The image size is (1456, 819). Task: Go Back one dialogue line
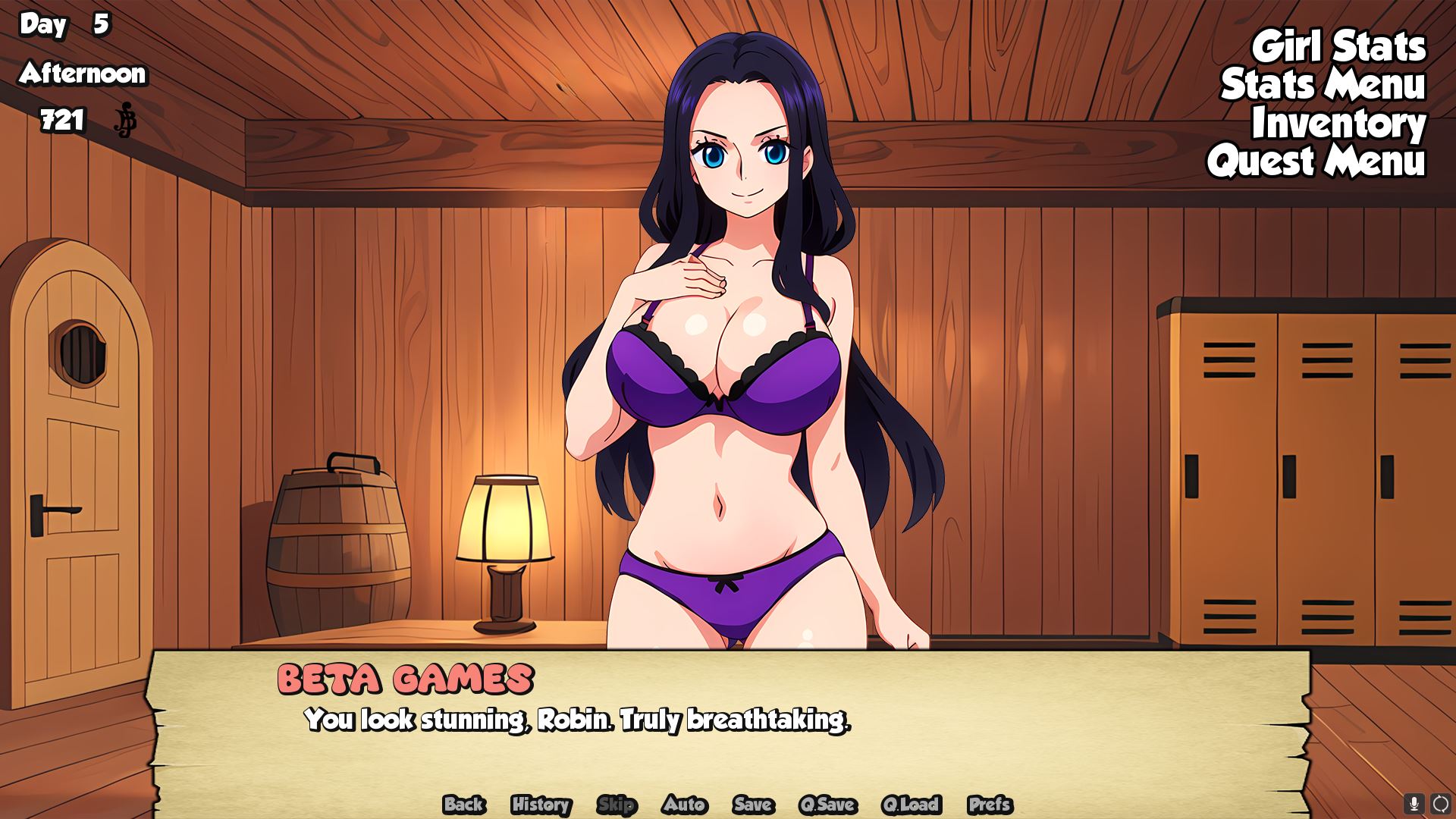(x=463, y=805)
